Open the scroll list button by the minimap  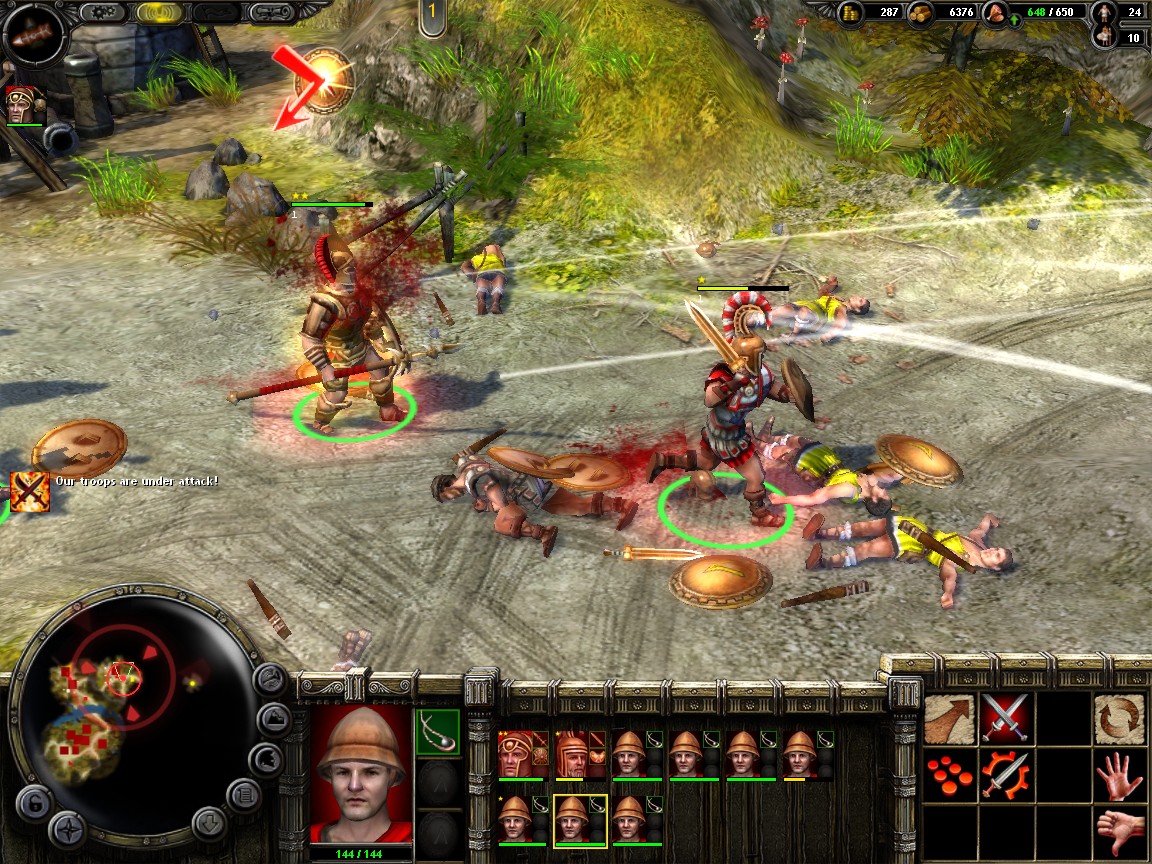click(x=243, y=795)
